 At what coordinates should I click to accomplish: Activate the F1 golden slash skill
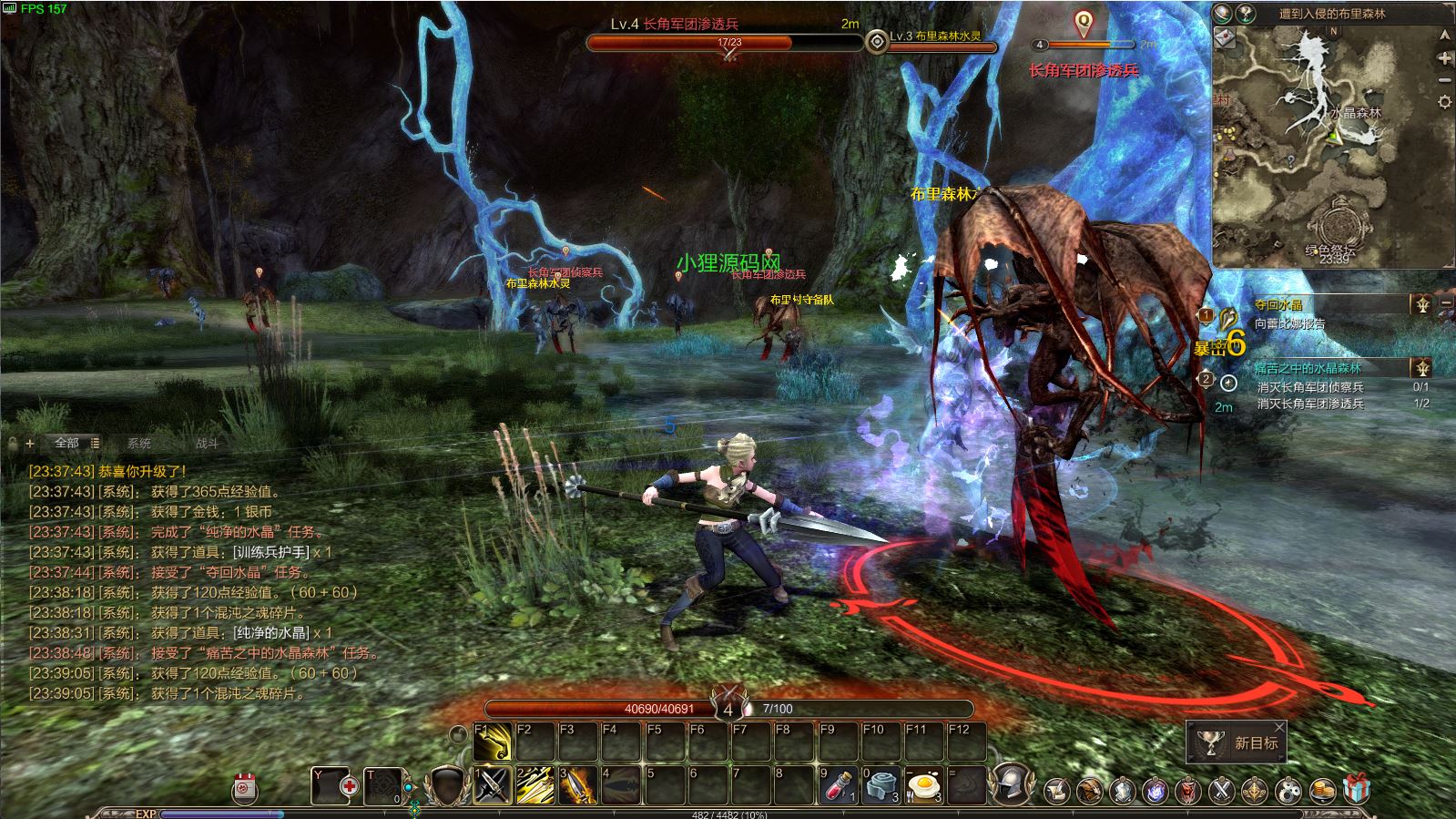click(493, 742)
